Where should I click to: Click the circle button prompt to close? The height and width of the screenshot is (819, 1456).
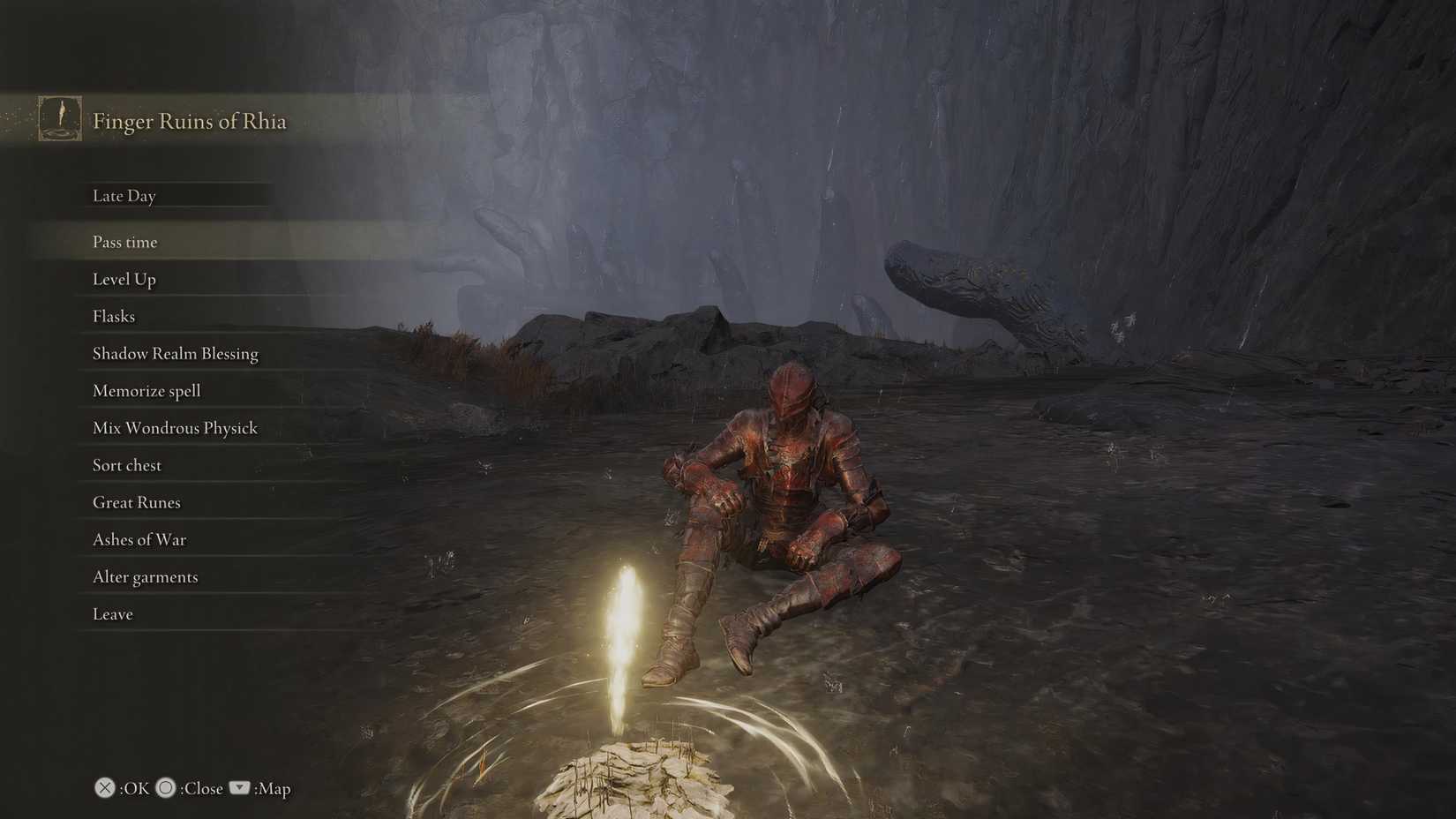tap(165, 788)
